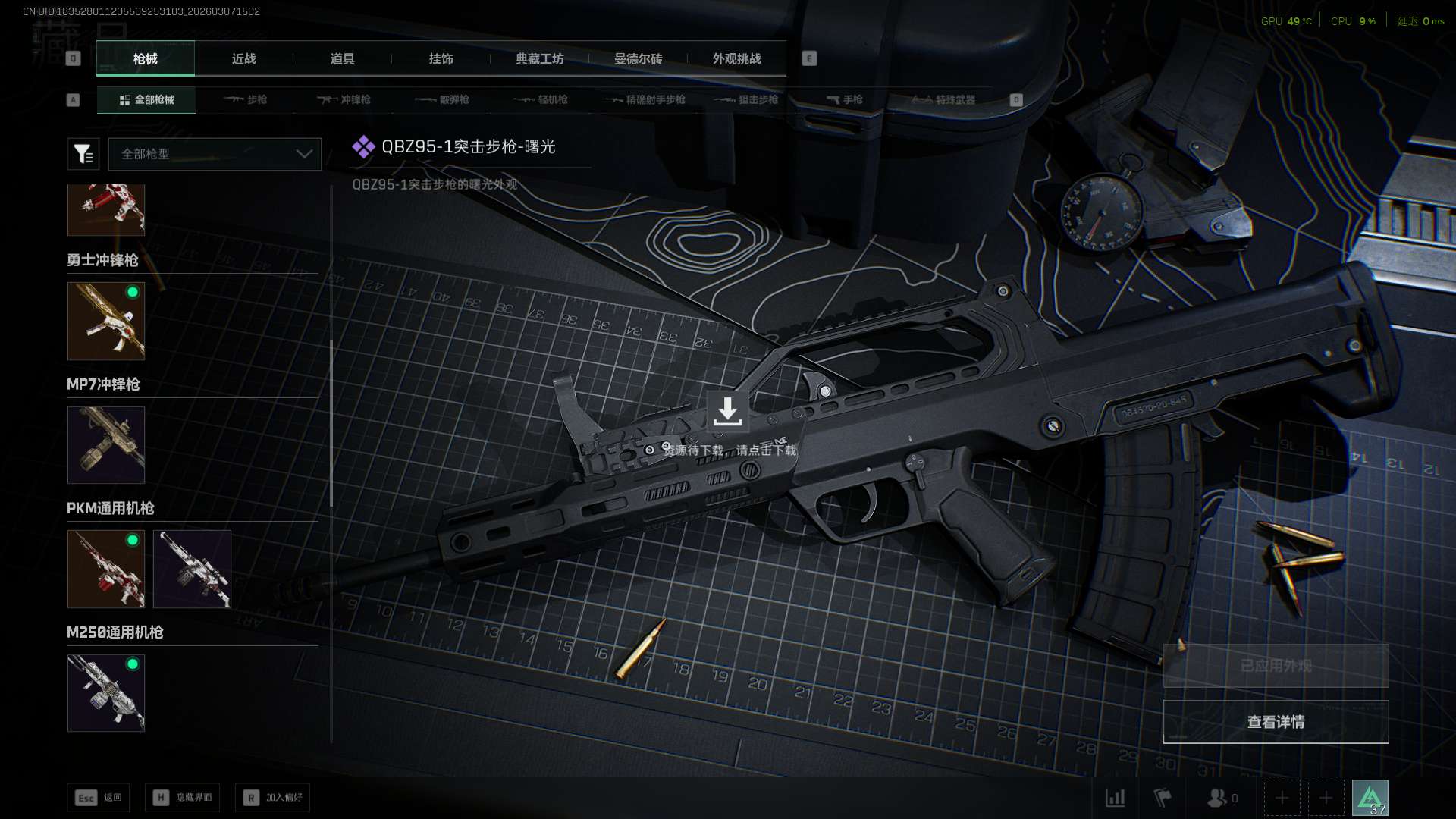This screenshot has height=819, width=1456.
Task: Pick the MP7冲锋枪 skin thumbnail
Action: point(106,445)
